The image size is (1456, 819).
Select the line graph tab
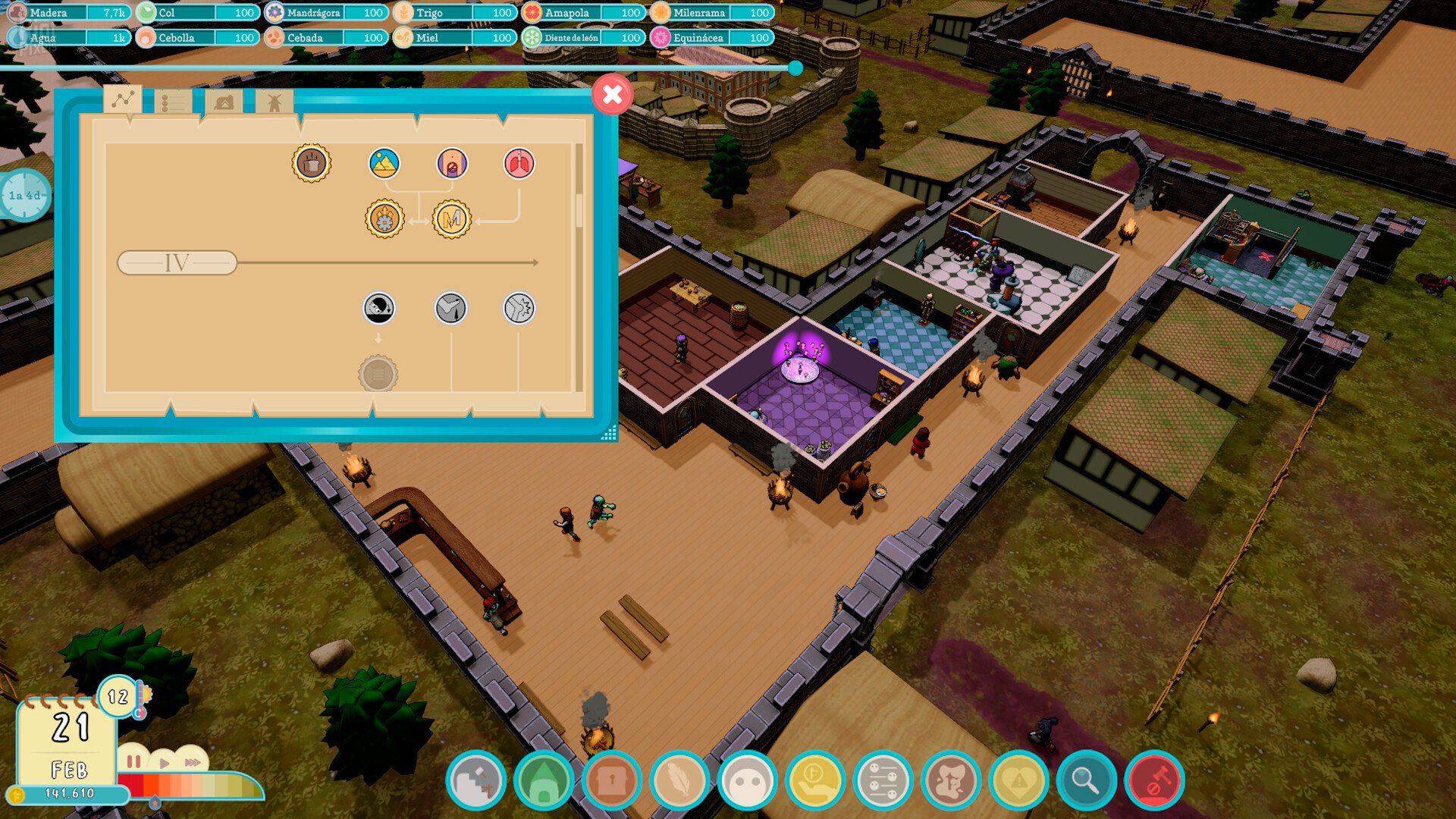123,99
